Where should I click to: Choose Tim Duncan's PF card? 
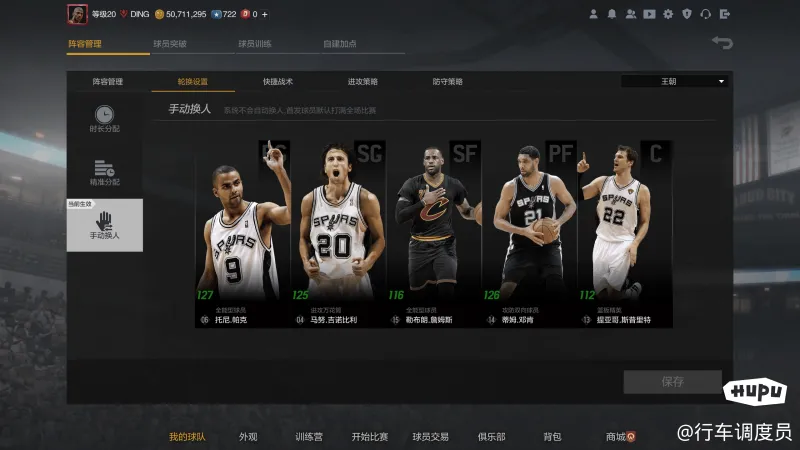pos(529,234)
